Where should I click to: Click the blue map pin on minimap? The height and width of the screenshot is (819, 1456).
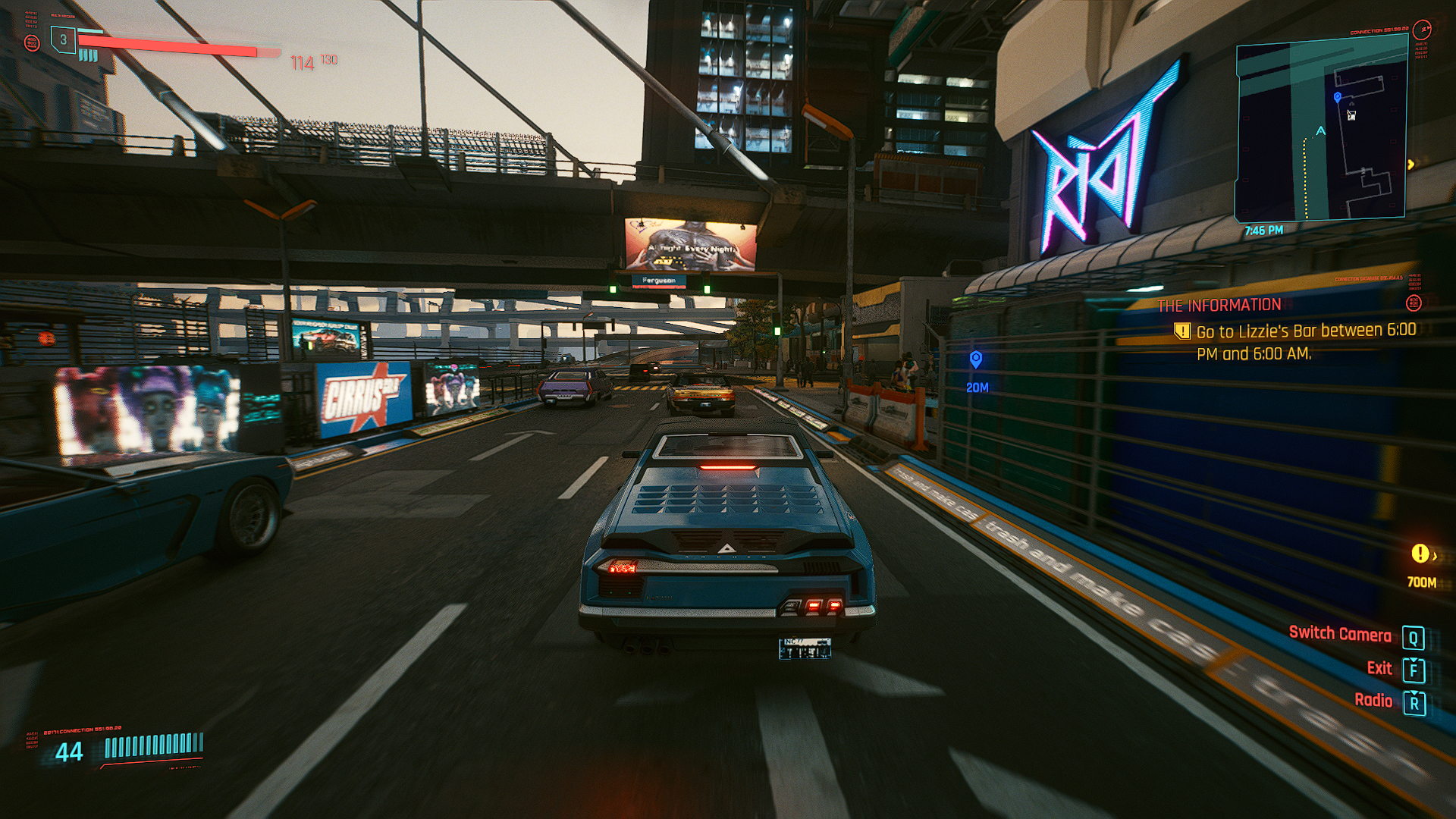tap(1338, 97)
